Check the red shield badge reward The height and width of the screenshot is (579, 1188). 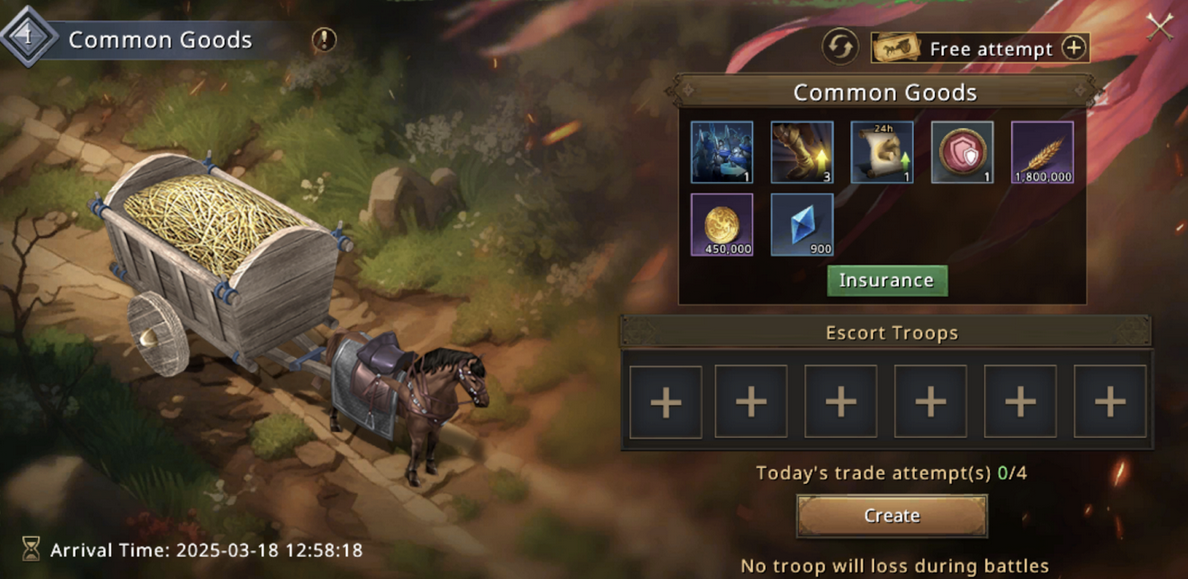[x=962, y=153]
